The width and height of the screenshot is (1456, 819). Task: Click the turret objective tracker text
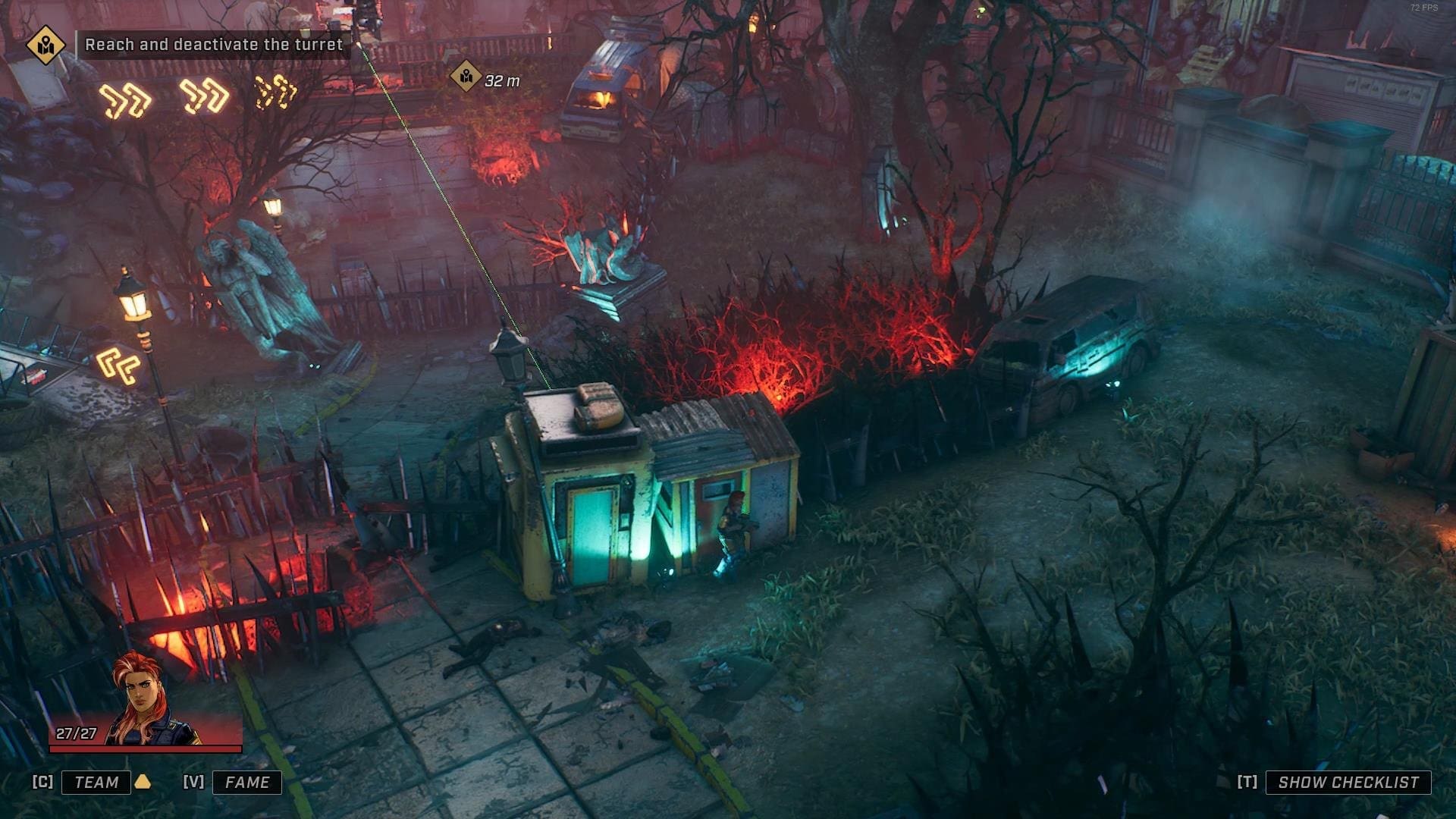[x=214, y=45]
